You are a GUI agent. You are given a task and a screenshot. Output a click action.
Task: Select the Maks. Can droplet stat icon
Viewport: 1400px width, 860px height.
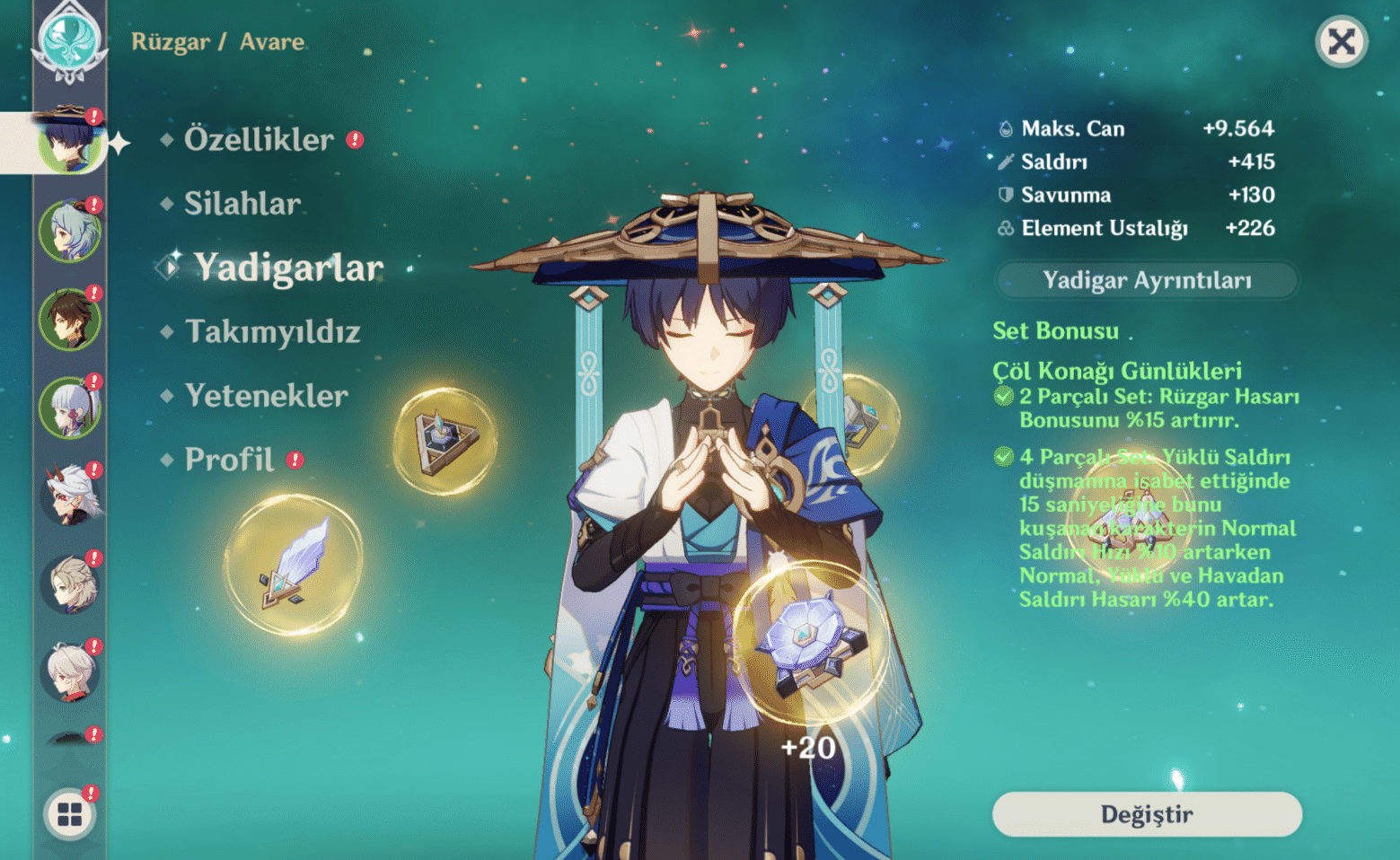(1005, 128)
